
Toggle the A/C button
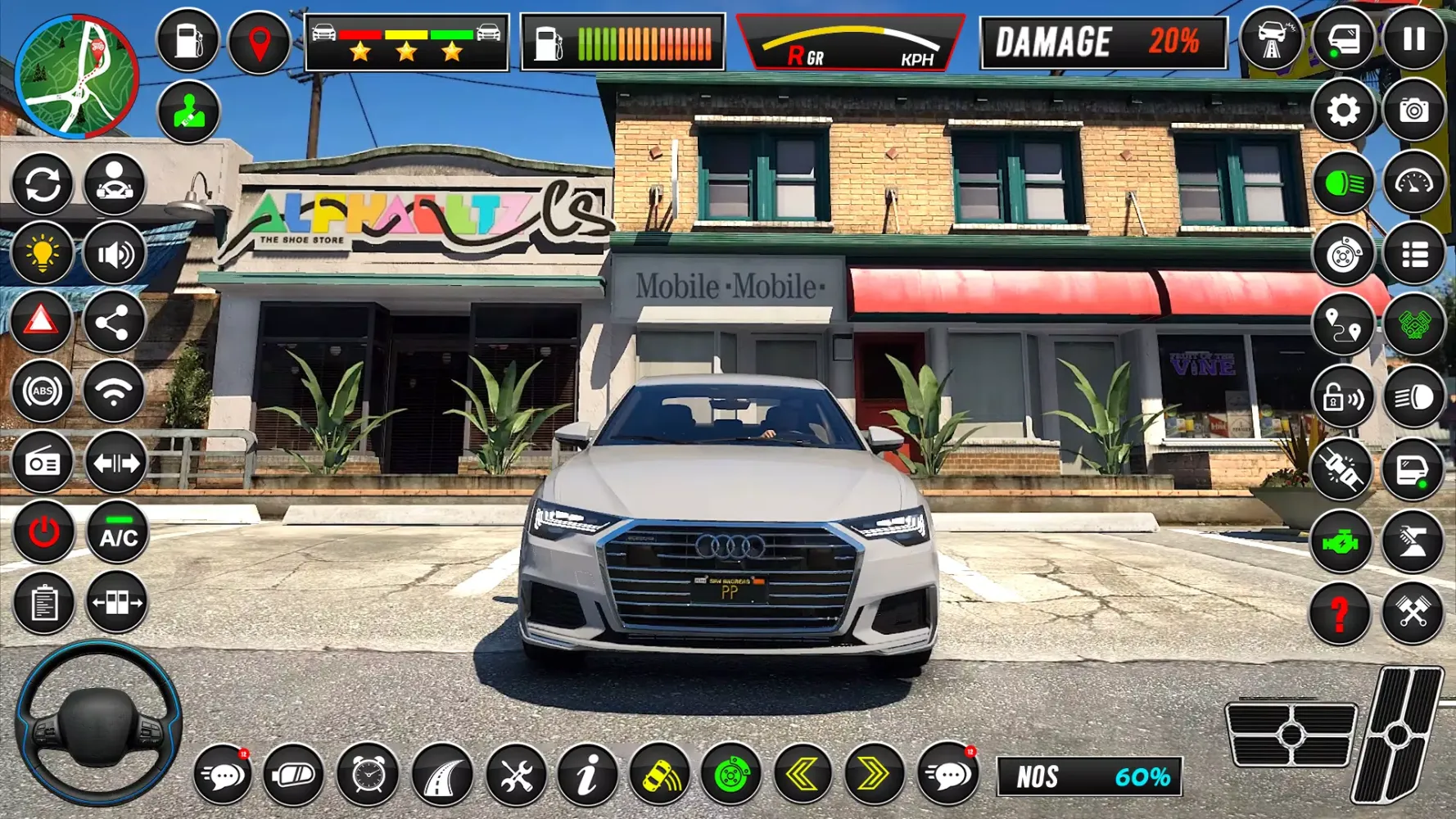click(x=118, y=534)
